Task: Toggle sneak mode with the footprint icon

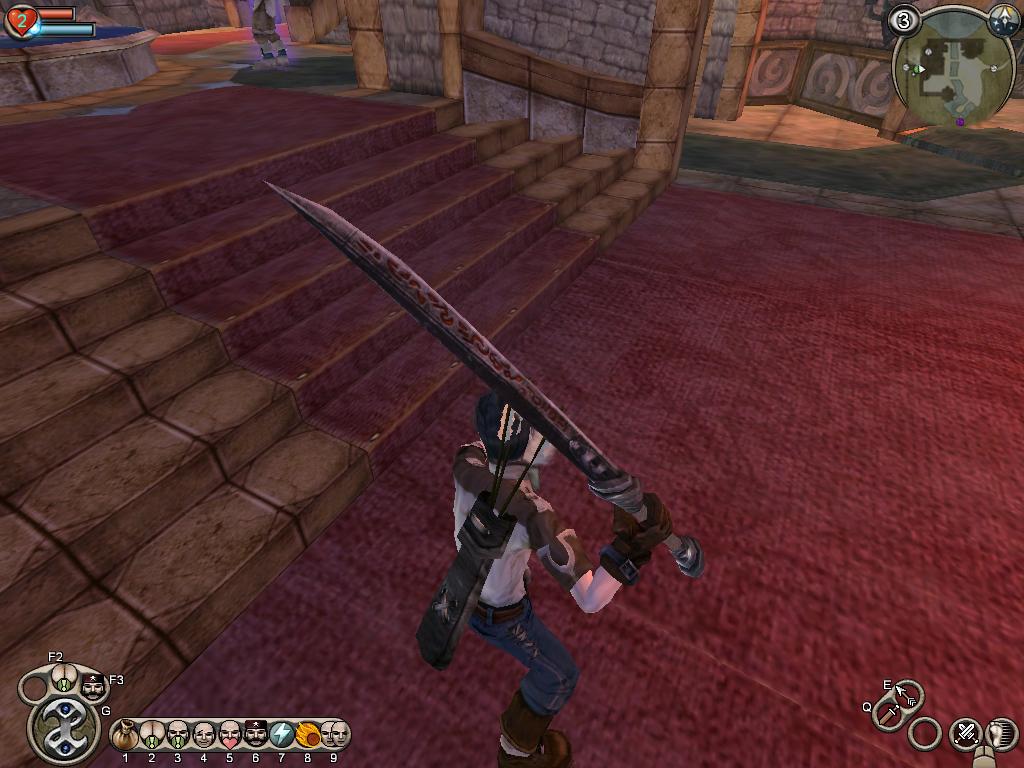Action: pyautogui.click(x=1001, y=734)
